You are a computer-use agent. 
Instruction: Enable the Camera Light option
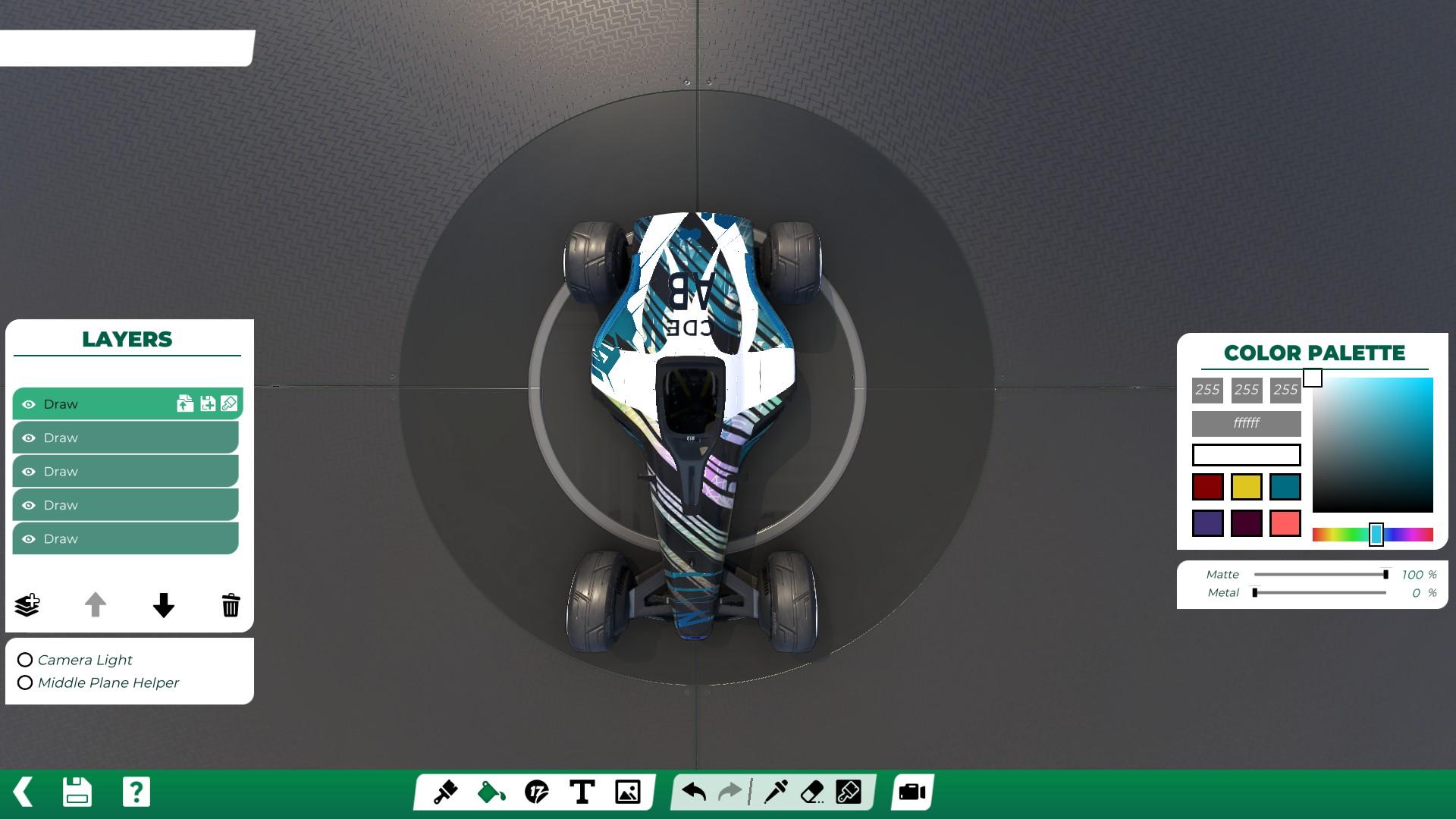coord(25,660)
